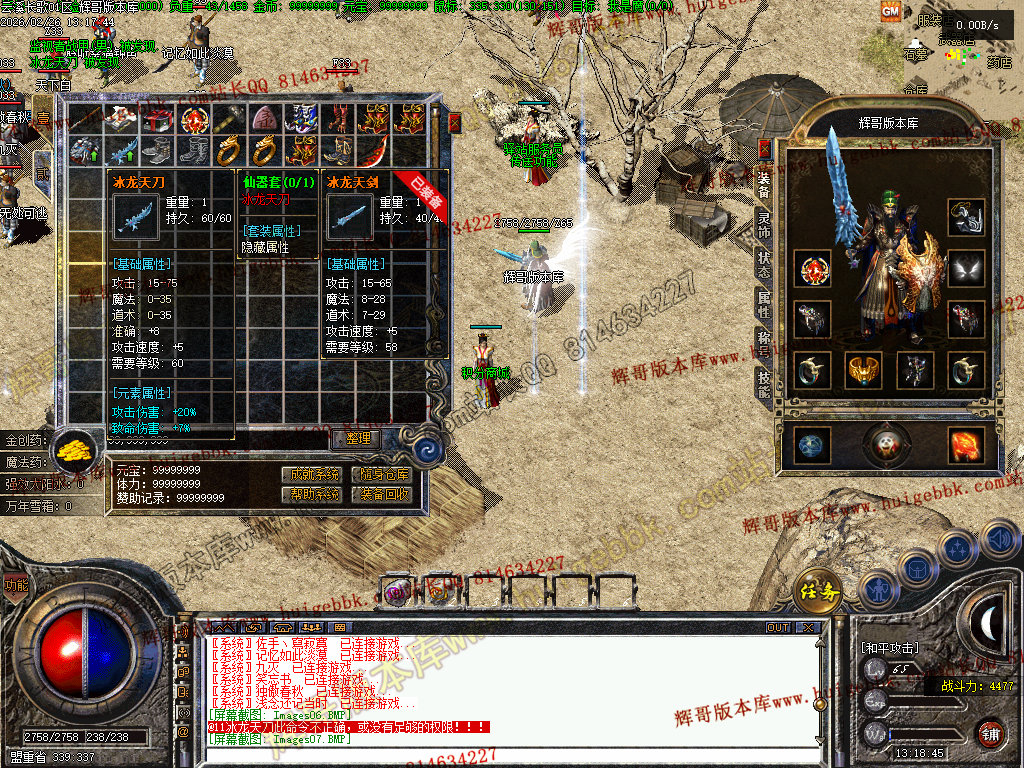The image size is (1024, 768).
Task: Click the orange GM button
Action: [x=889, y=10]
